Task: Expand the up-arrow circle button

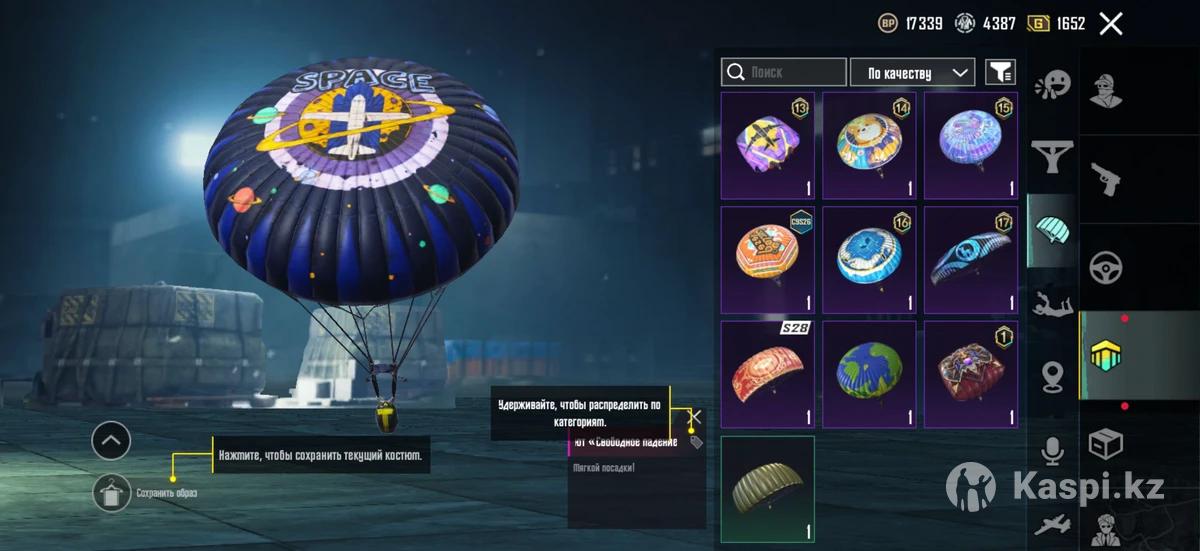Action: pyautogui.click(x=111, y=439)
